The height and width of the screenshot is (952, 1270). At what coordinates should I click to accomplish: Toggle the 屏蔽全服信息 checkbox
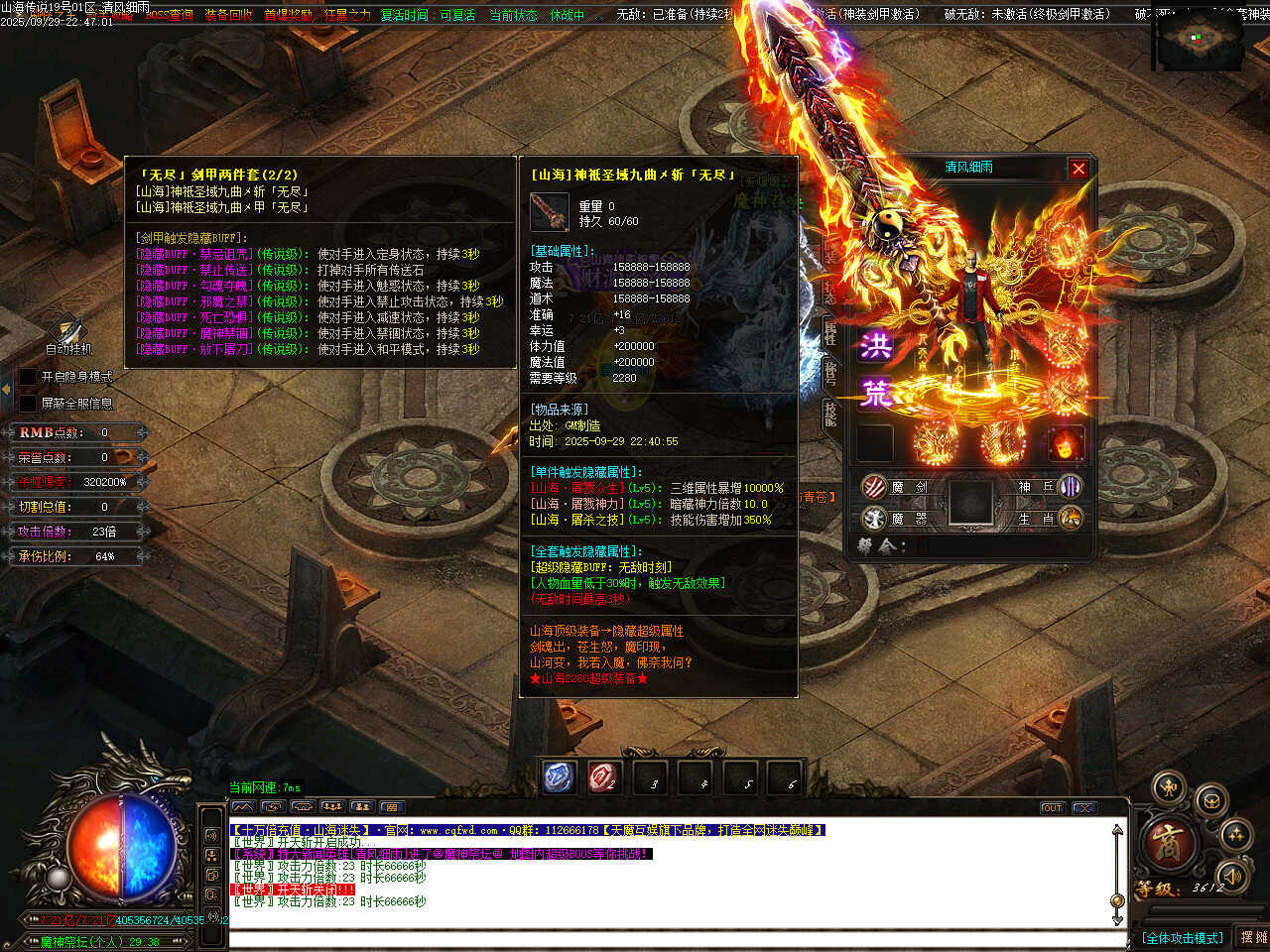(x=28, y=404)
